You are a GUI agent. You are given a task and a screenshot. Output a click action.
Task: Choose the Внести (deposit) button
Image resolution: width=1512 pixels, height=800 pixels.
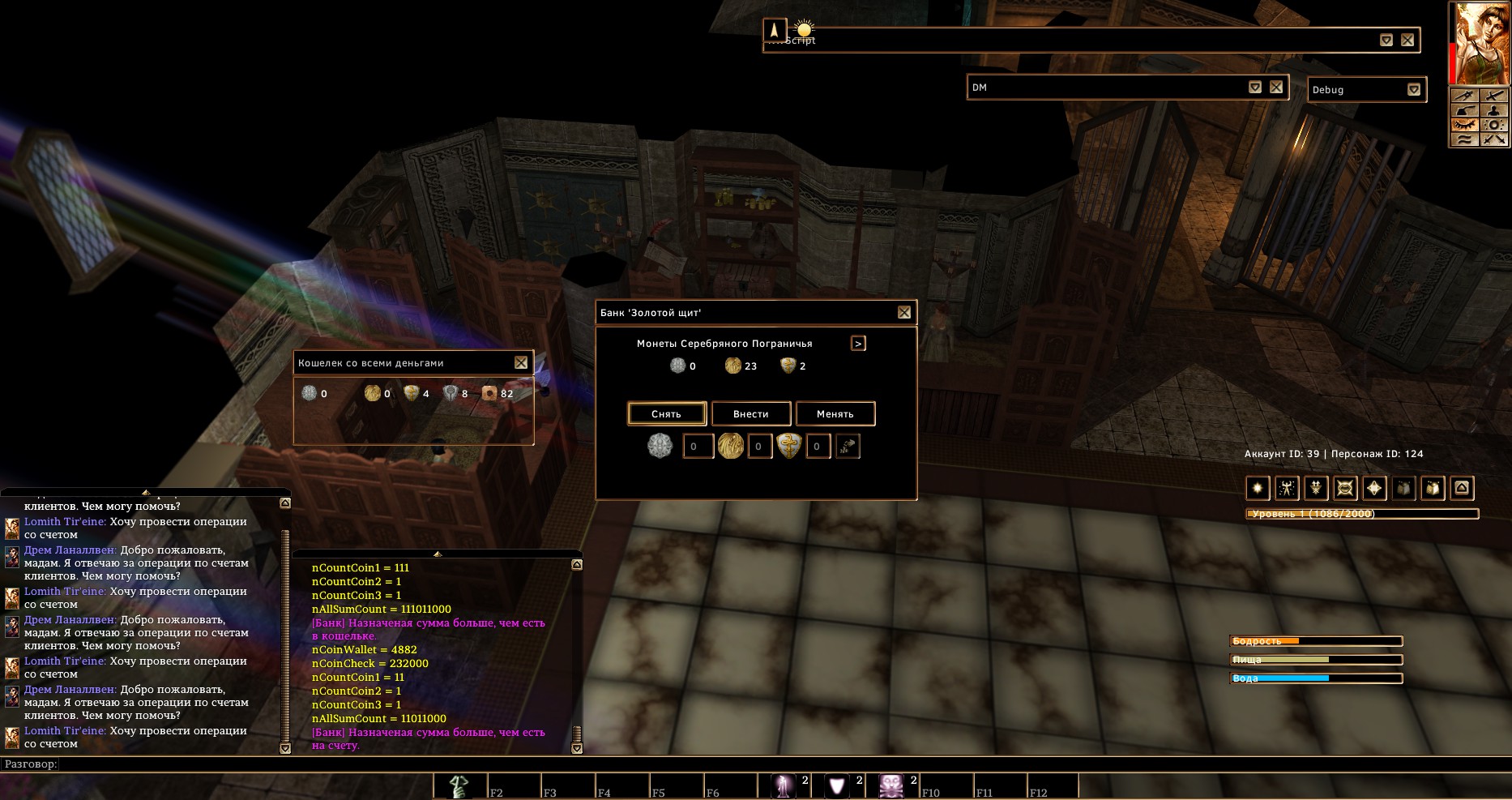(x=751, y=413)
